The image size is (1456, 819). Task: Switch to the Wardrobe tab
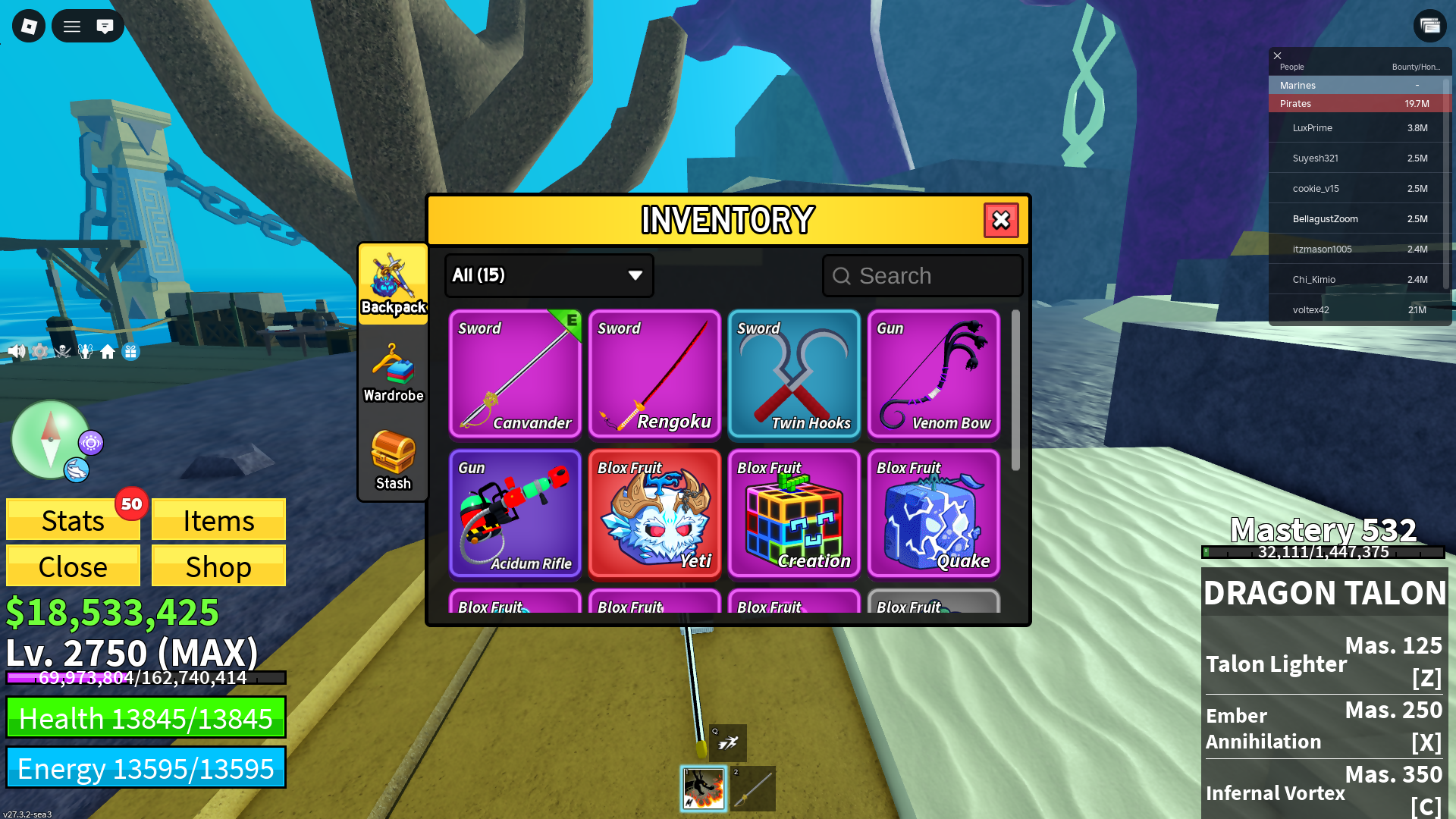coord(393,373)
